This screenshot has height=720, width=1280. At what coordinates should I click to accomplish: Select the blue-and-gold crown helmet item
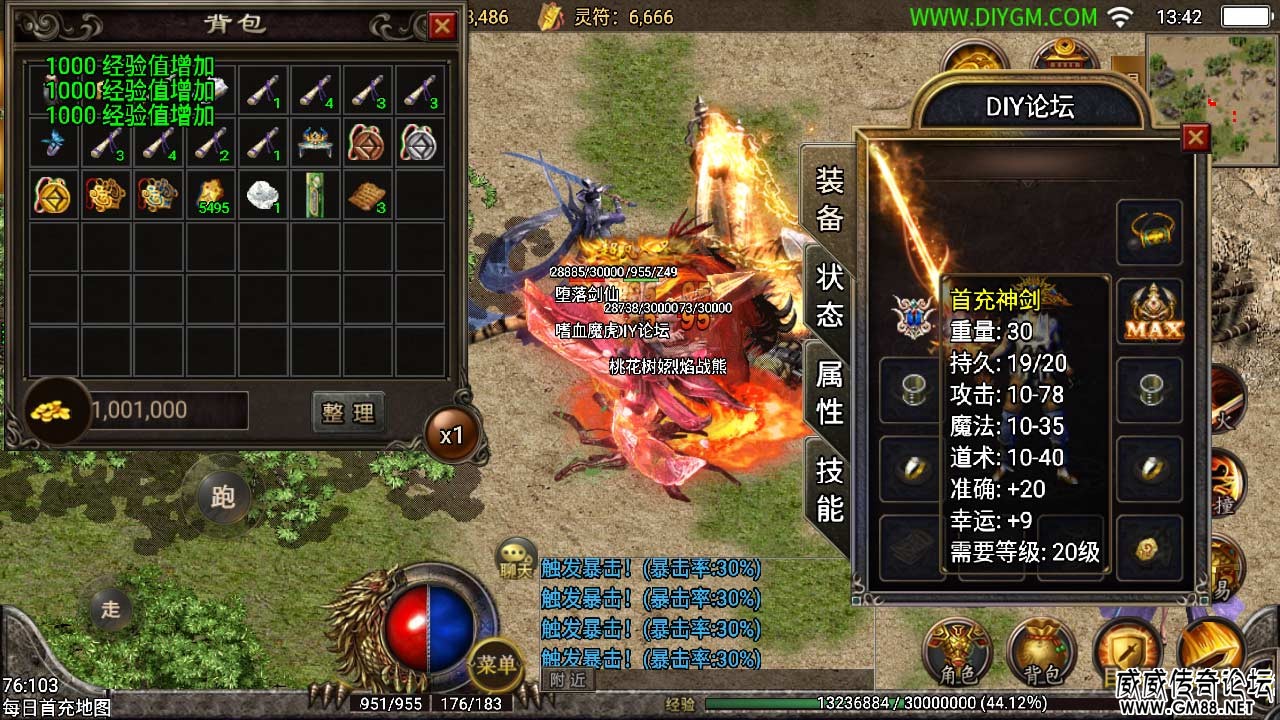(x=316, y=142)
